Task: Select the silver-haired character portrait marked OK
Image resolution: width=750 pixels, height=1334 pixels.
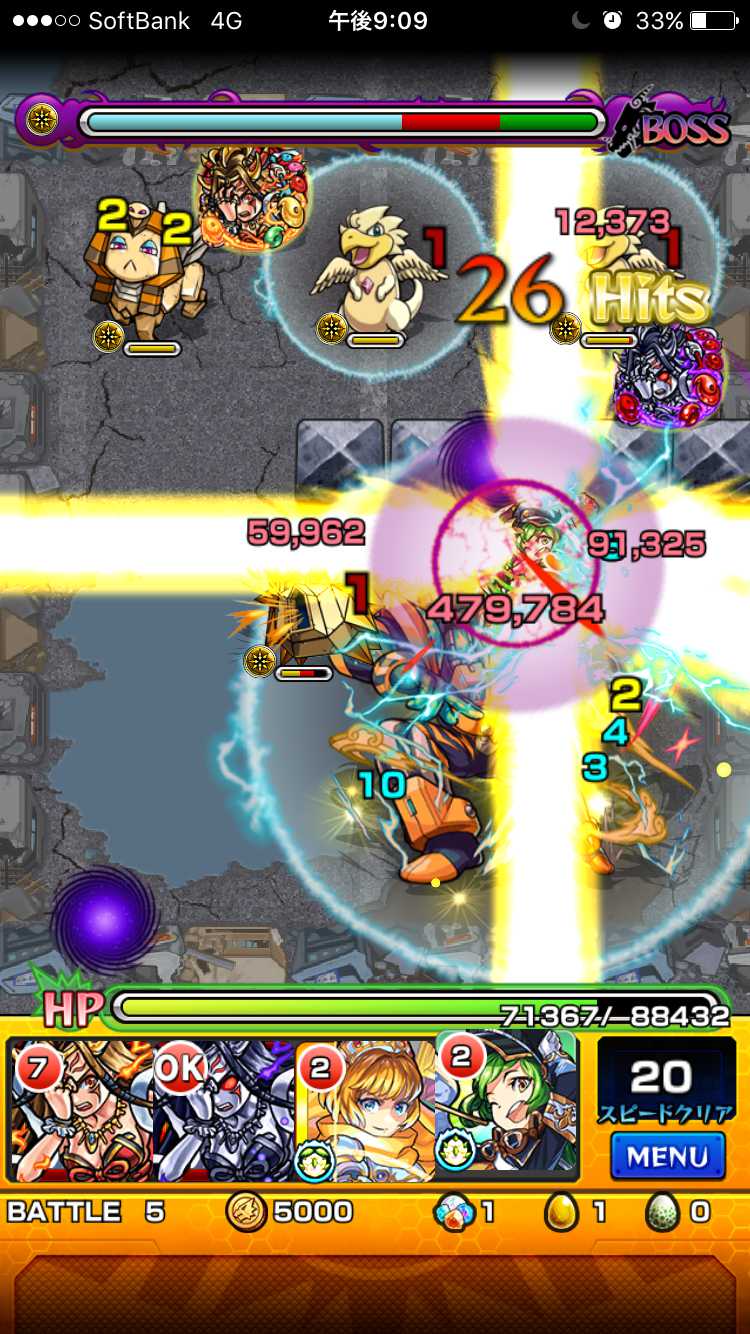Action: coord(225,1110)
